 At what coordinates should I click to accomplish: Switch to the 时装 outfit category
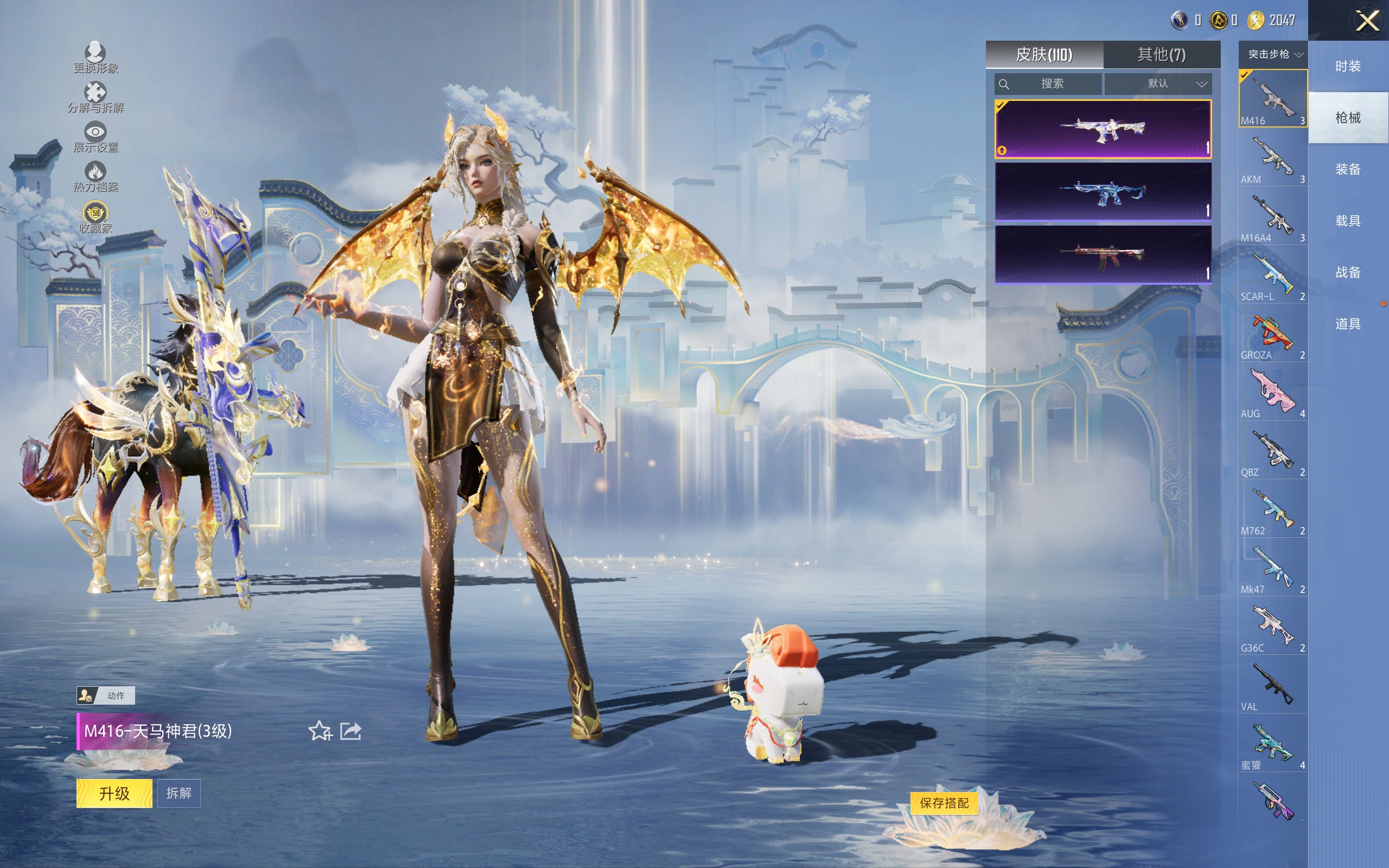pos(1348,67)
